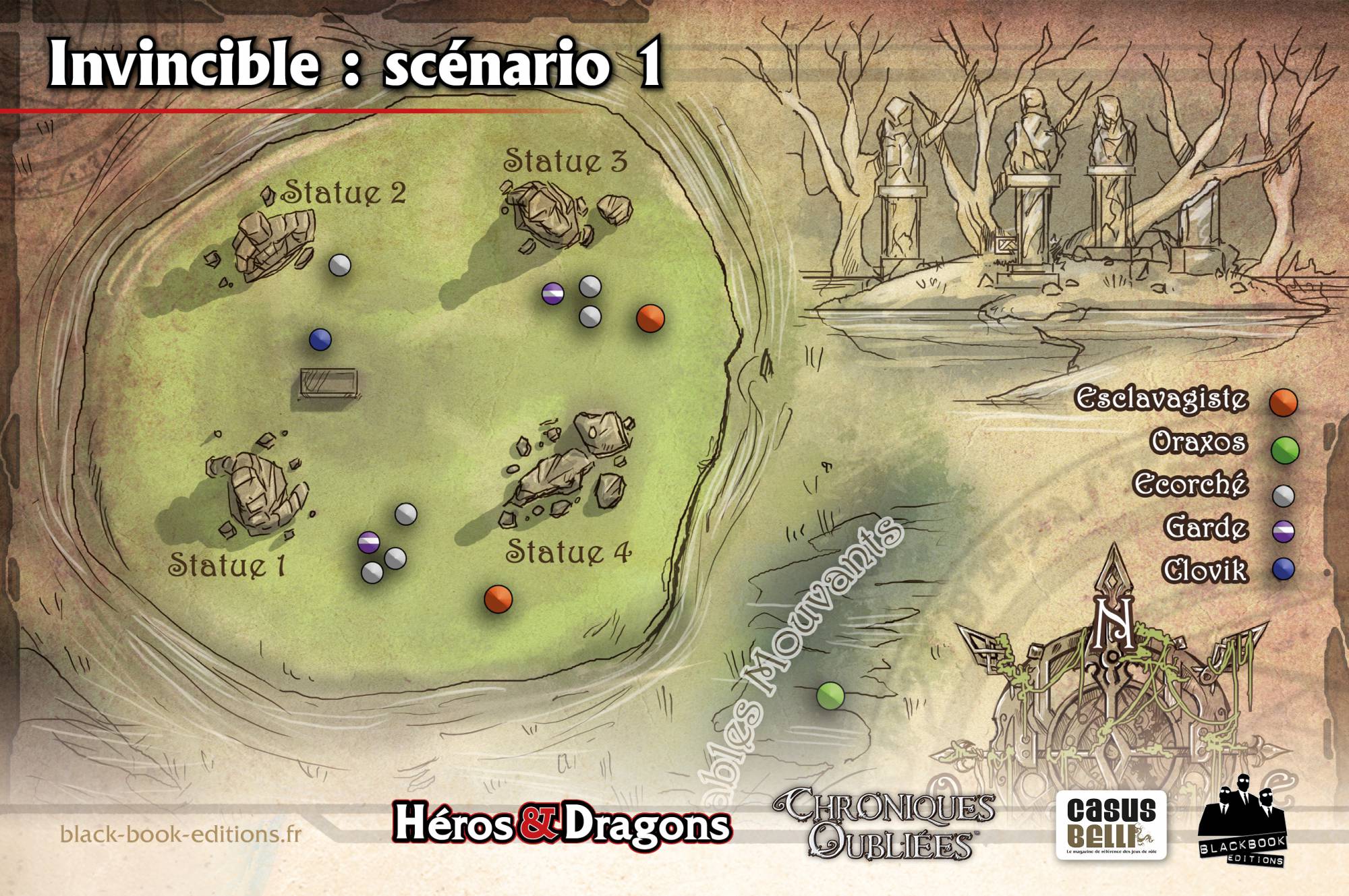Click the Statue 3 map label

(565, 160)
